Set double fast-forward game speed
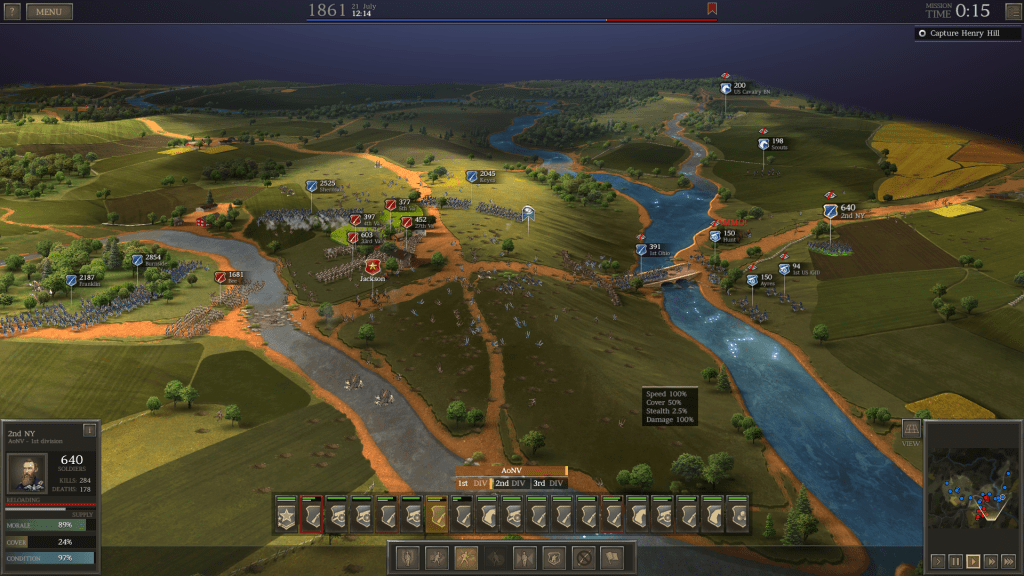This screenshot has height=576, width=1024. 991,561
